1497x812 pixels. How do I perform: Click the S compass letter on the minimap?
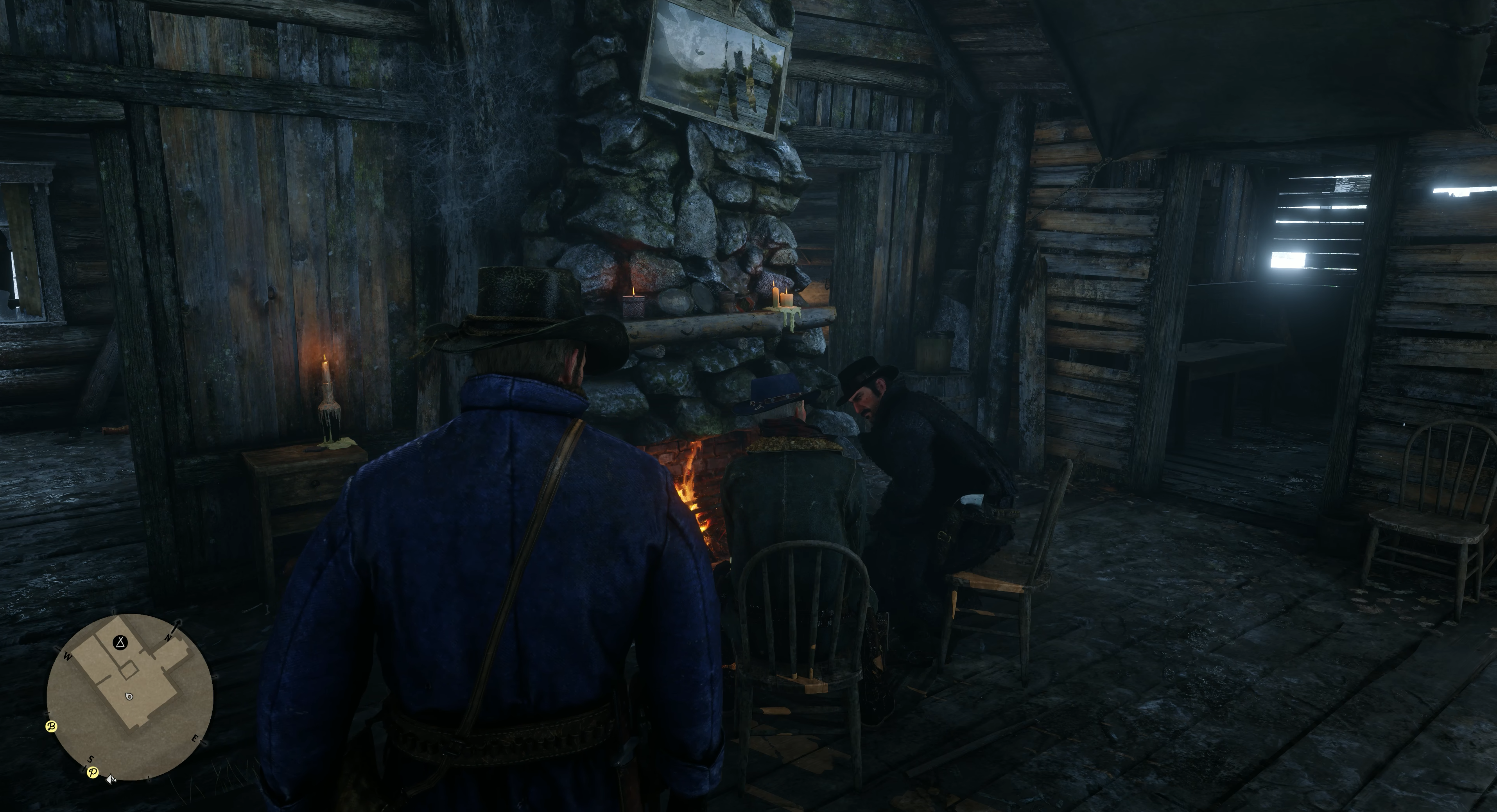coord(90,759)
